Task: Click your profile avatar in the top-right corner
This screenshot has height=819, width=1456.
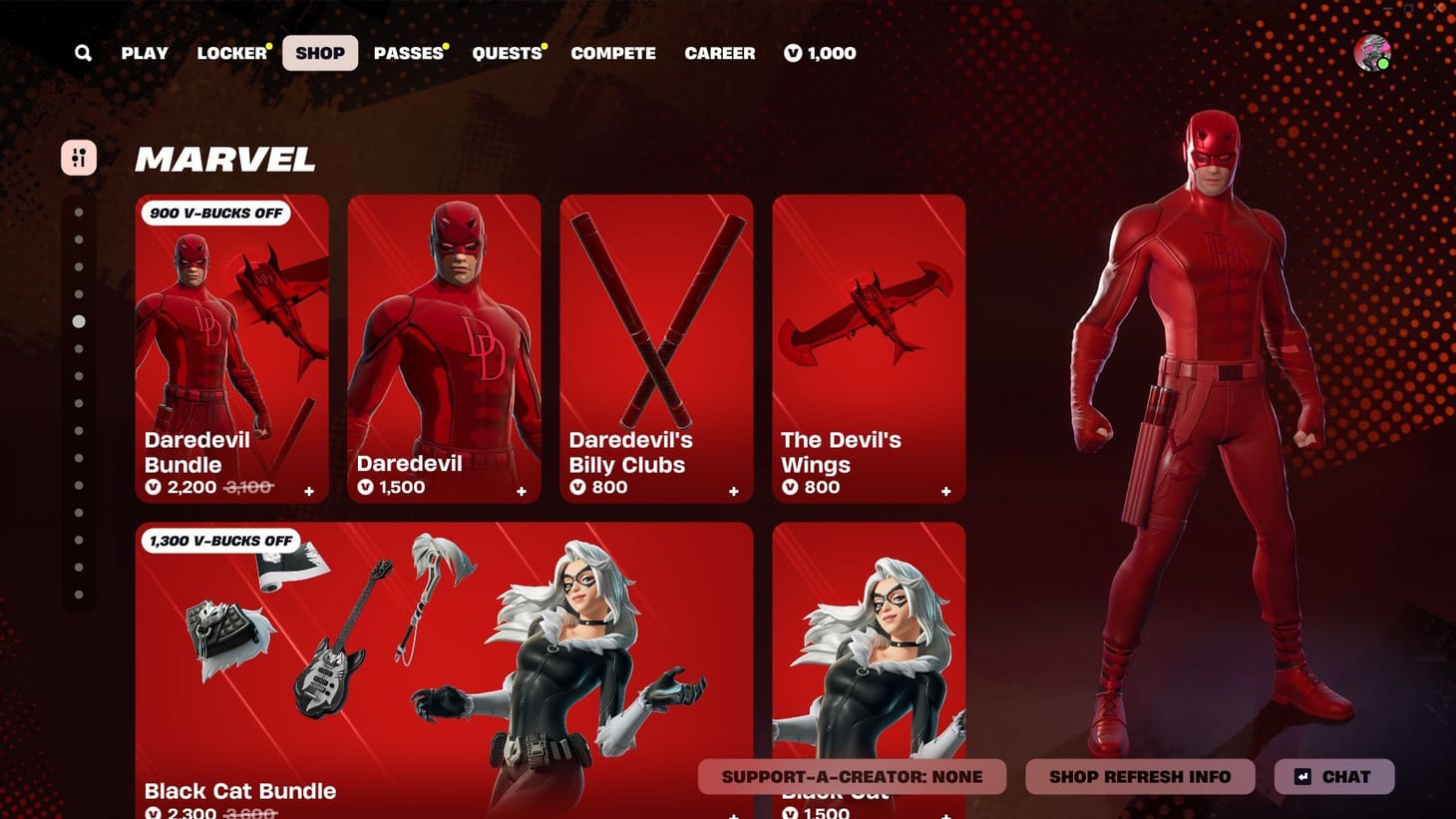Action: (1374, 53)
